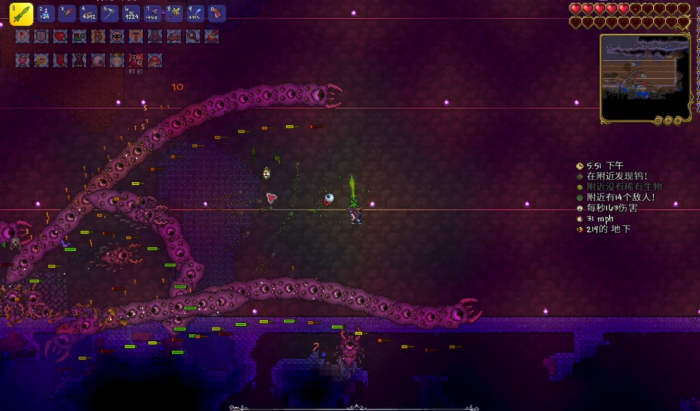Select the green sword in hotbar slot 1
The width and height of the screenshot is (700, 411).
click(x=21, y=14)
